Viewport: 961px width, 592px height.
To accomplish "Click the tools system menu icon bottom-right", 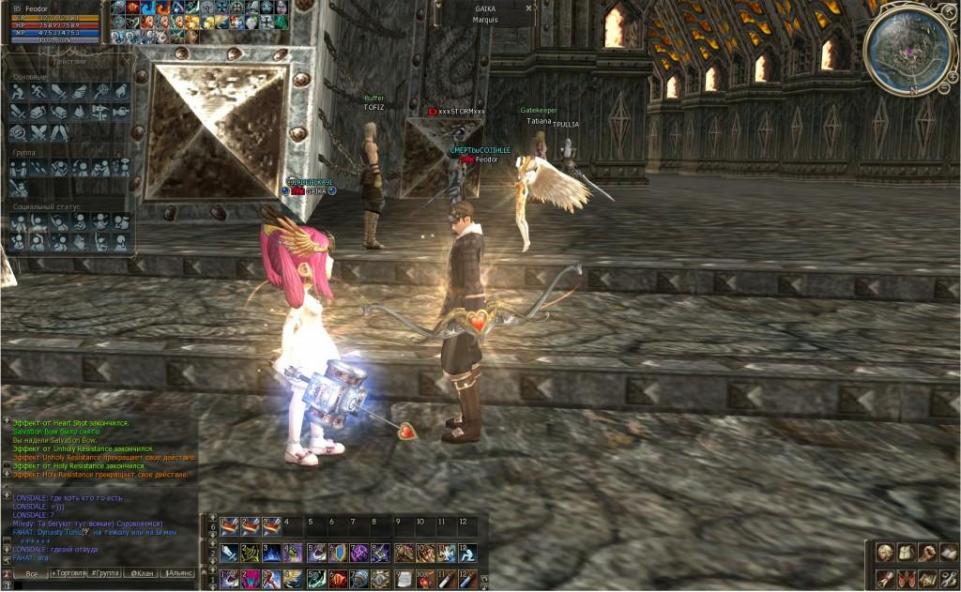I will point(948,579).
